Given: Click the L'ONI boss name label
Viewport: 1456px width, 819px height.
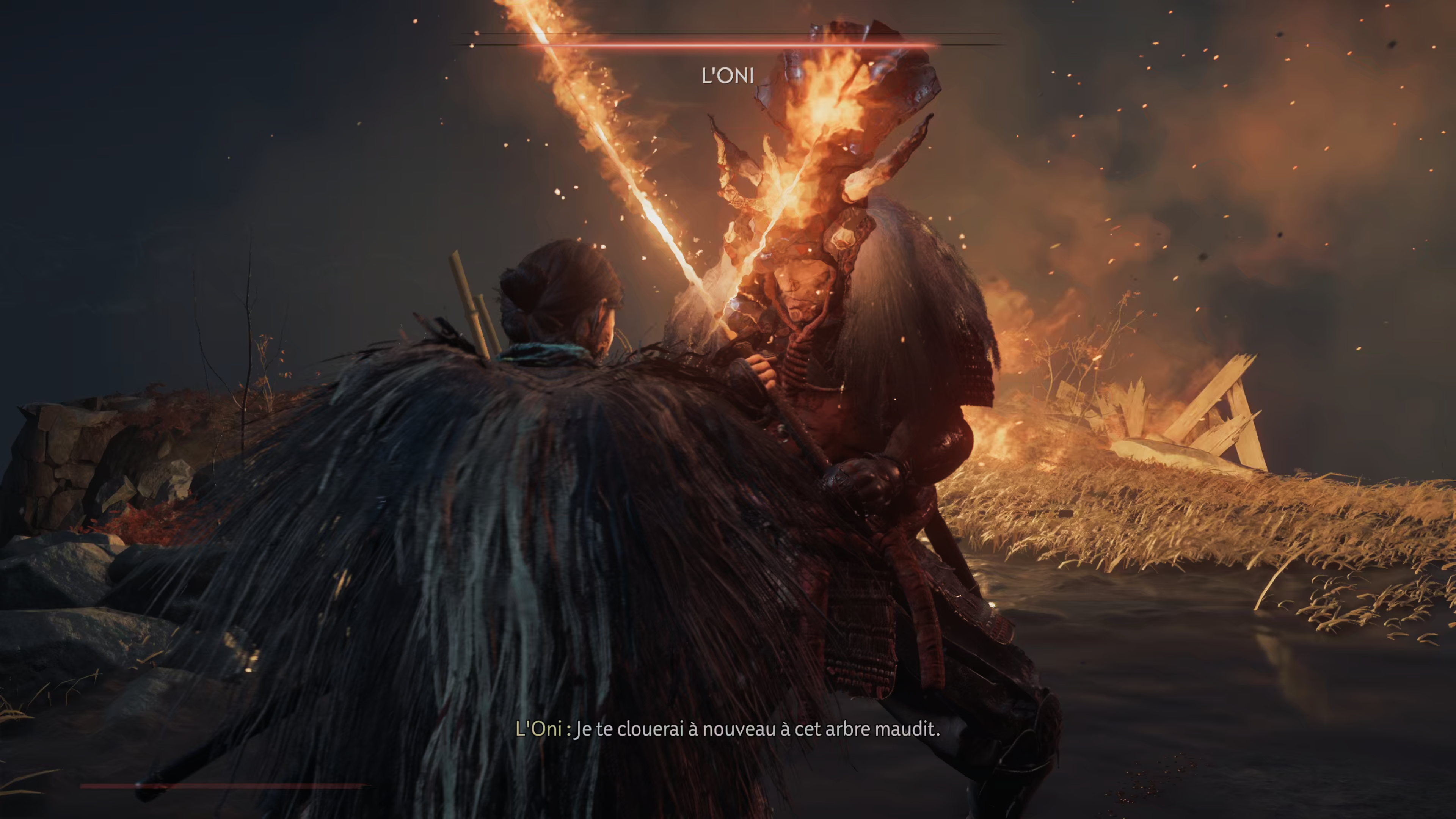Looking at the screenshot, I should 728,75.
